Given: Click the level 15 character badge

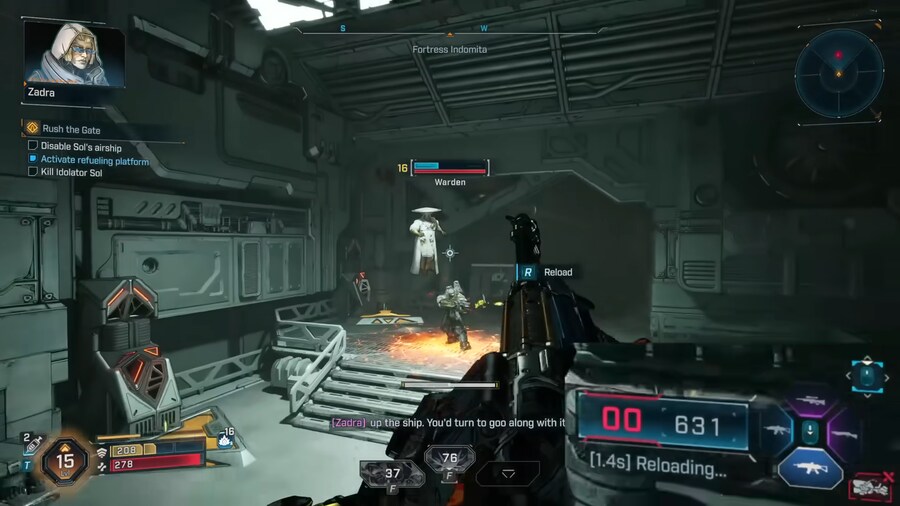Looking at the screenshot, I should coord(66,462).
